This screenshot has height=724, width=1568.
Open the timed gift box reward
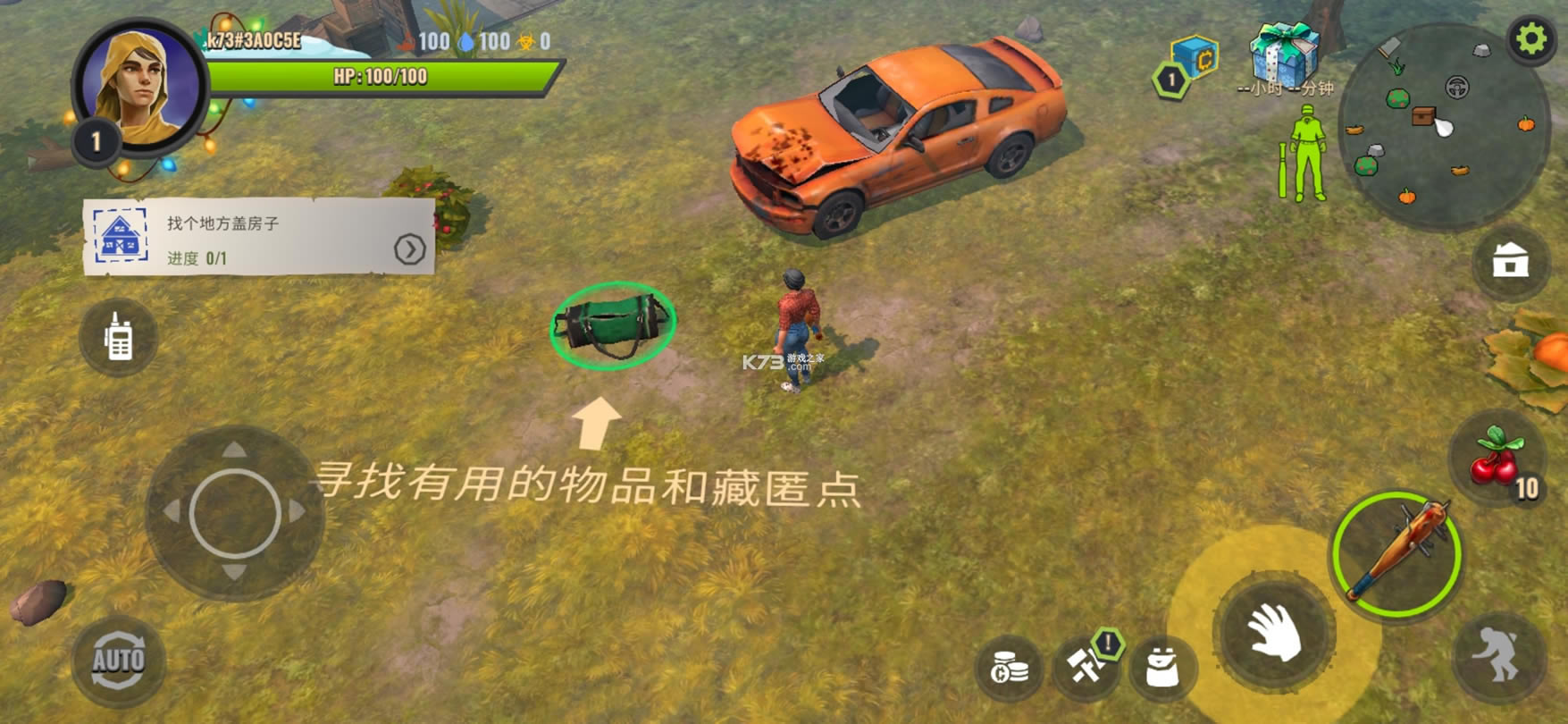point(1283,55)
